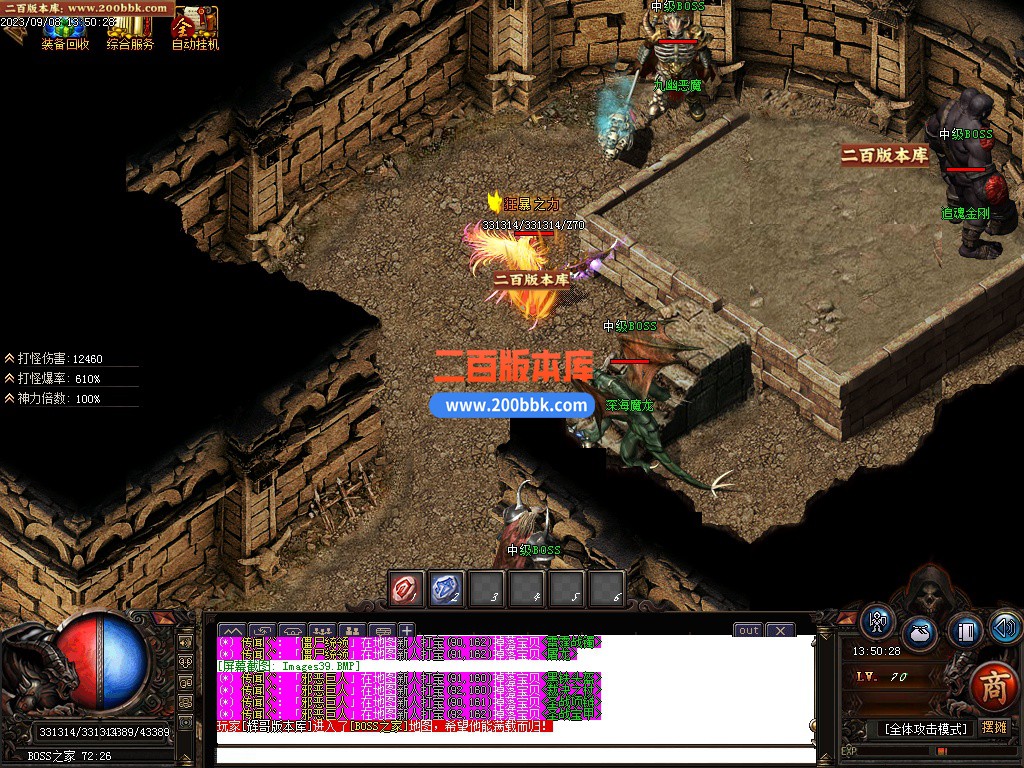This screenshot has height=768, width=1024.
Task: Open the bag inventory icon
Action: point(920,634)
